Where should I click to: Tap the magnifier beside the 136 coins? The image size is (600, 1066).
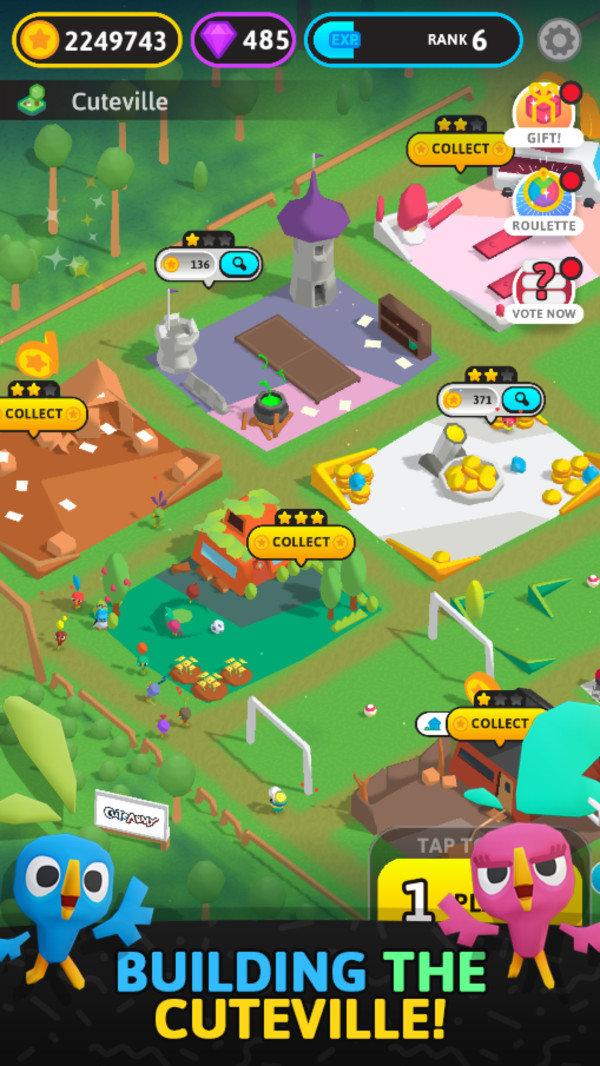(x=240, y=265)
